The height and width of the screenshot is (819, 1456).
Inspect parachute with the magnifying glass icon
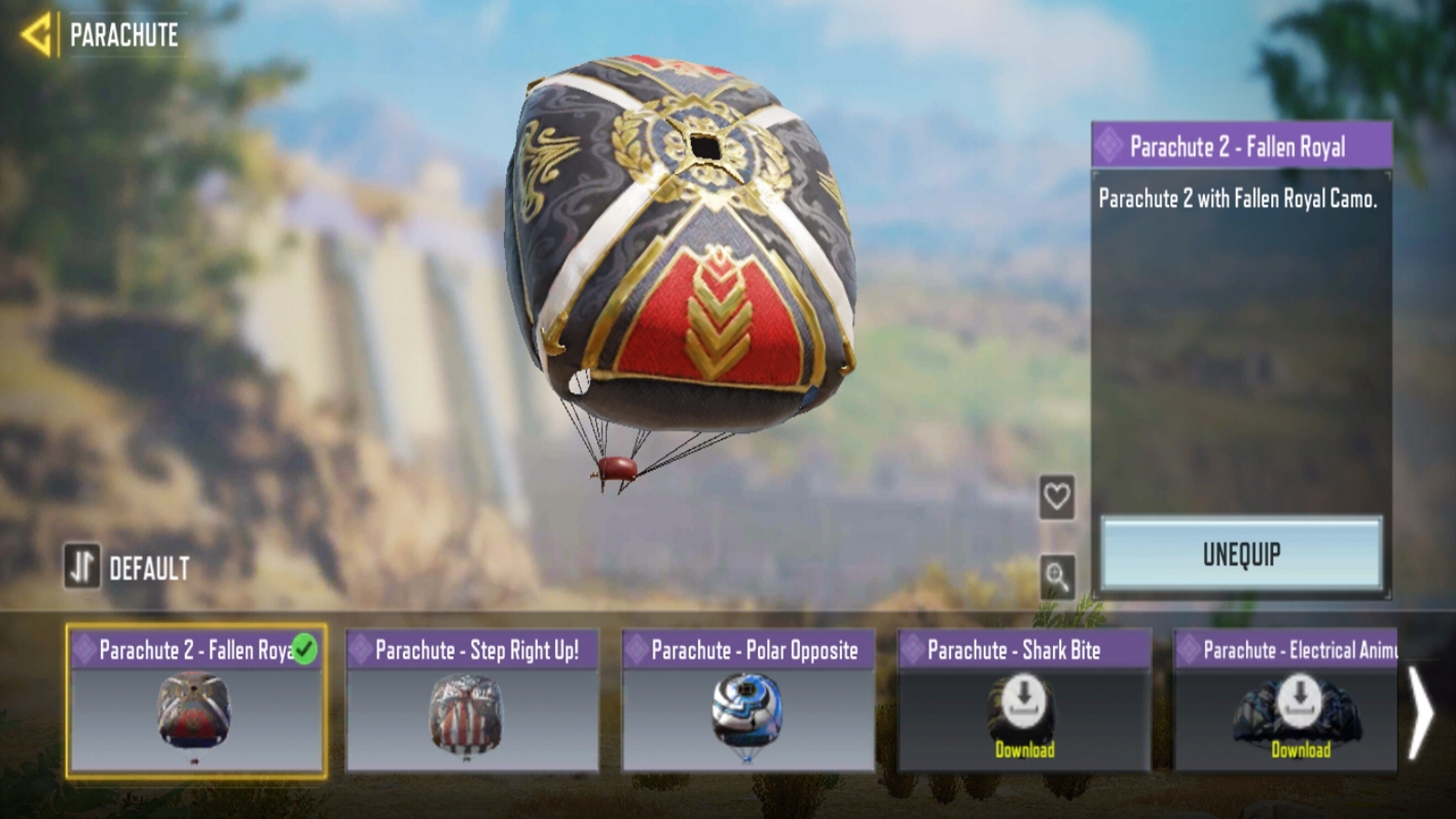1057,576
